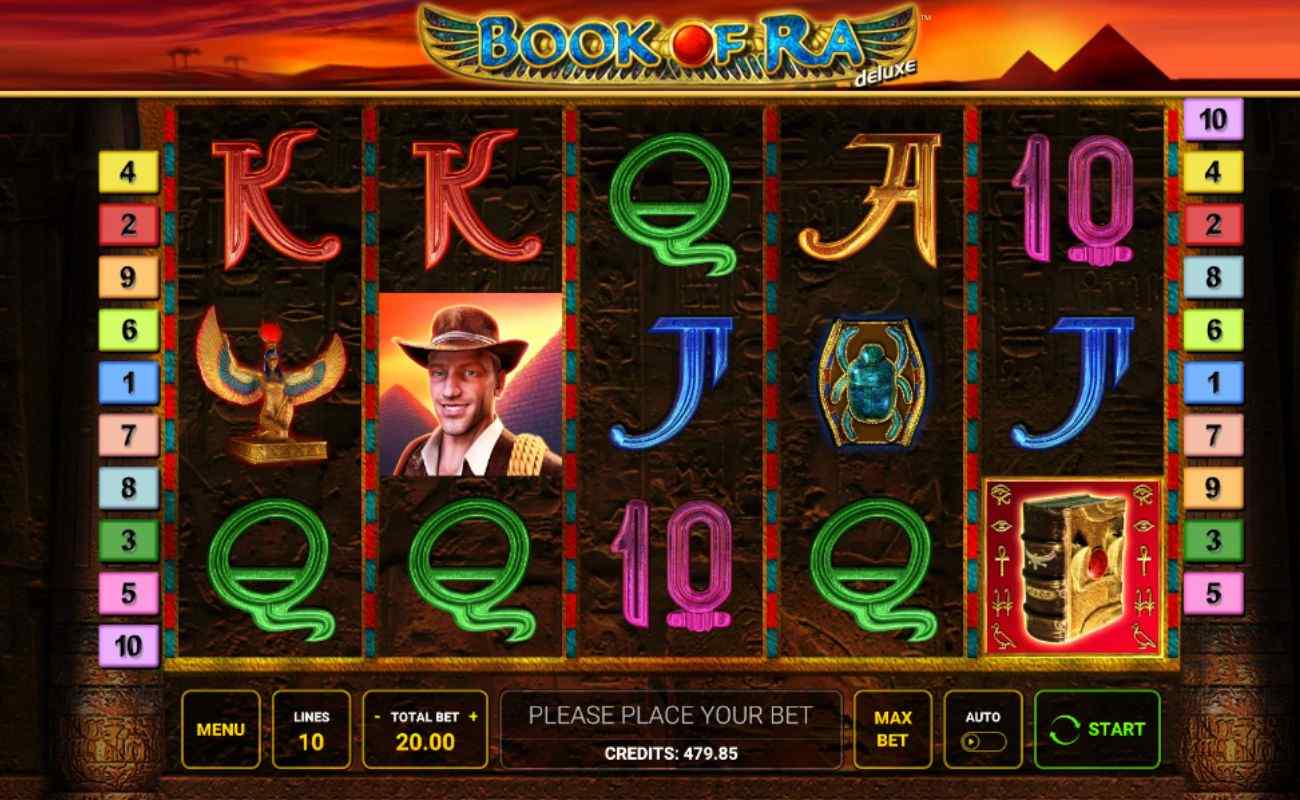This screenshot has width=1300, height=800.
Task: Click the Max Bet button
Action: pyautogui.click(x=893, y=729)
